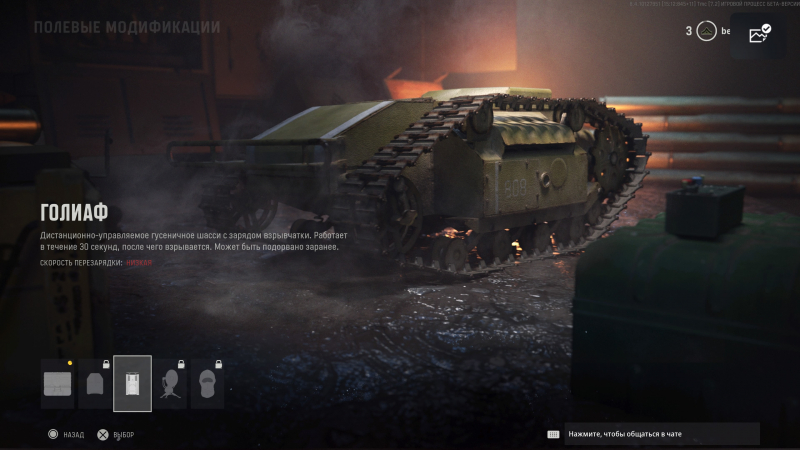Select the locked armor plate field upgrade

(95, 384)
